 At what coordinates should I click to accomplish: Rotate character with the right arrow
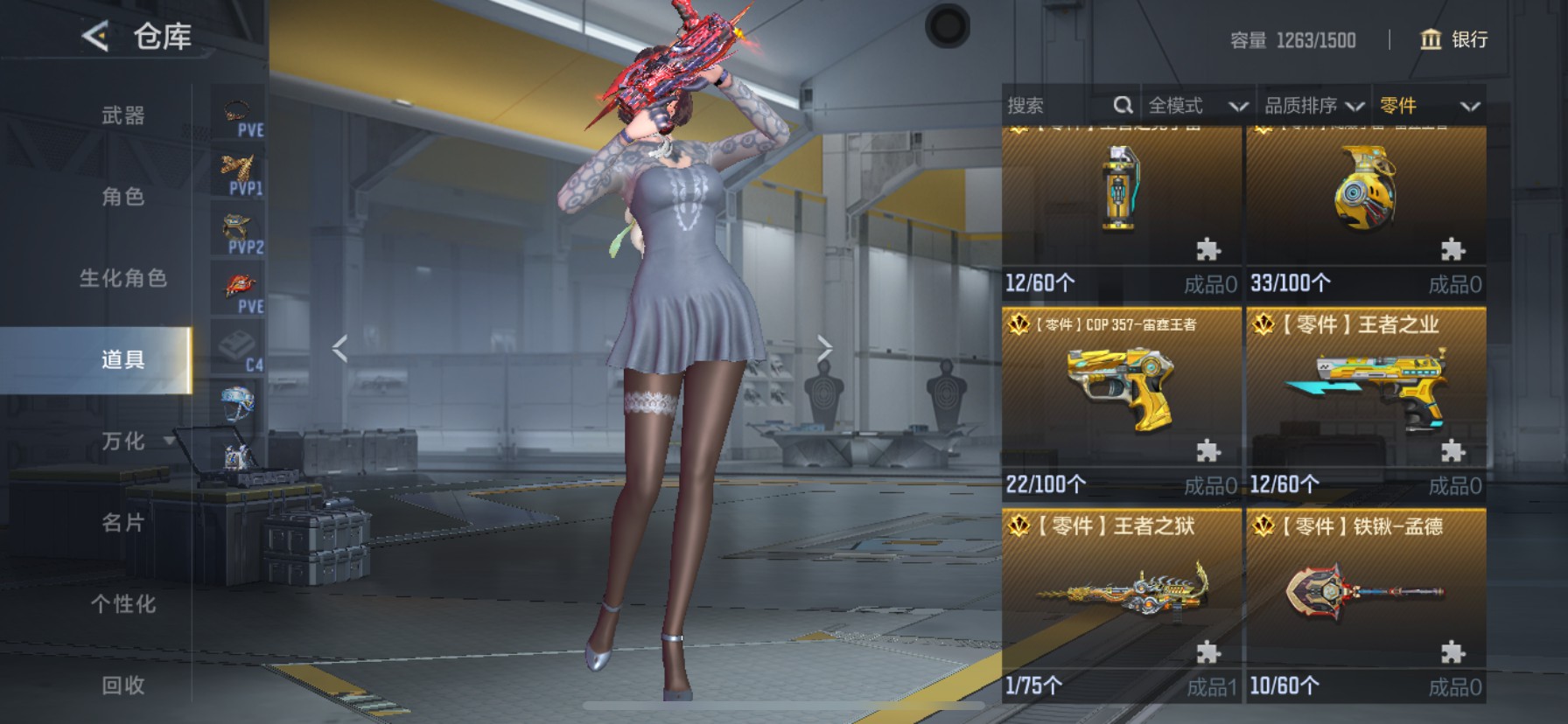point(824,348)
